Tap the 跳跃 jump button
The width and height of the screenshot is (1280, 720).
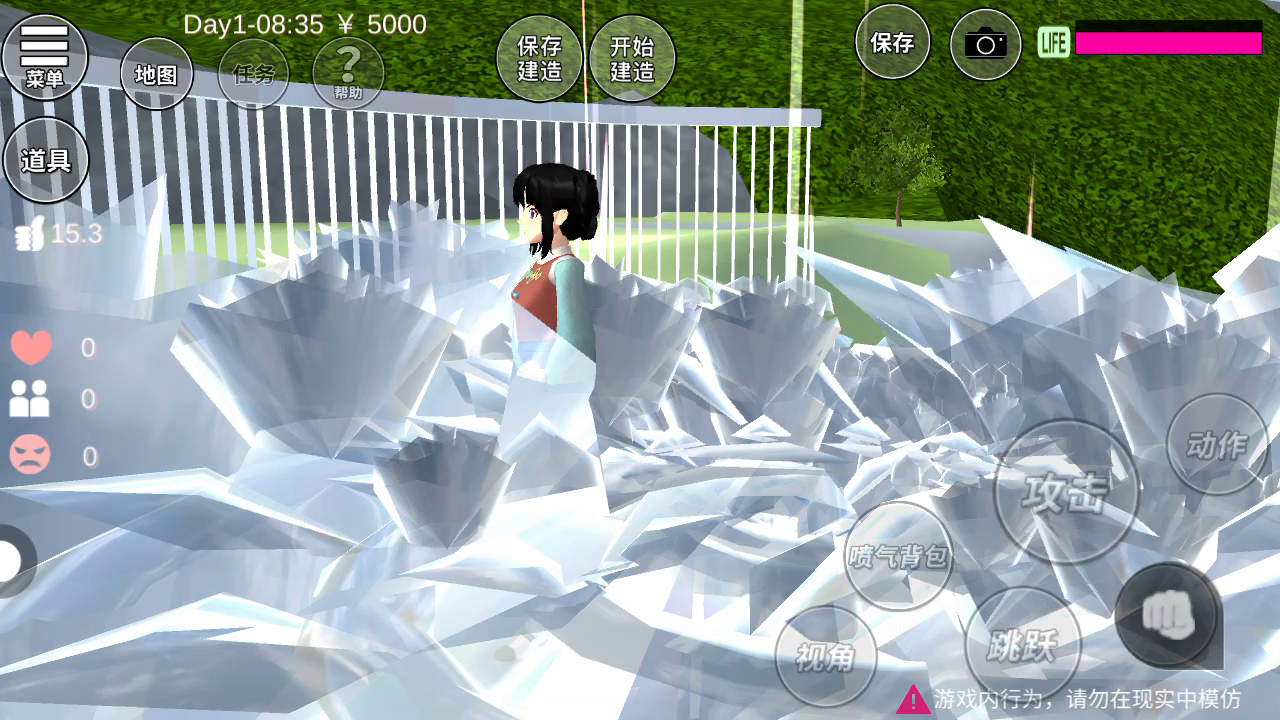point(1022,645)
